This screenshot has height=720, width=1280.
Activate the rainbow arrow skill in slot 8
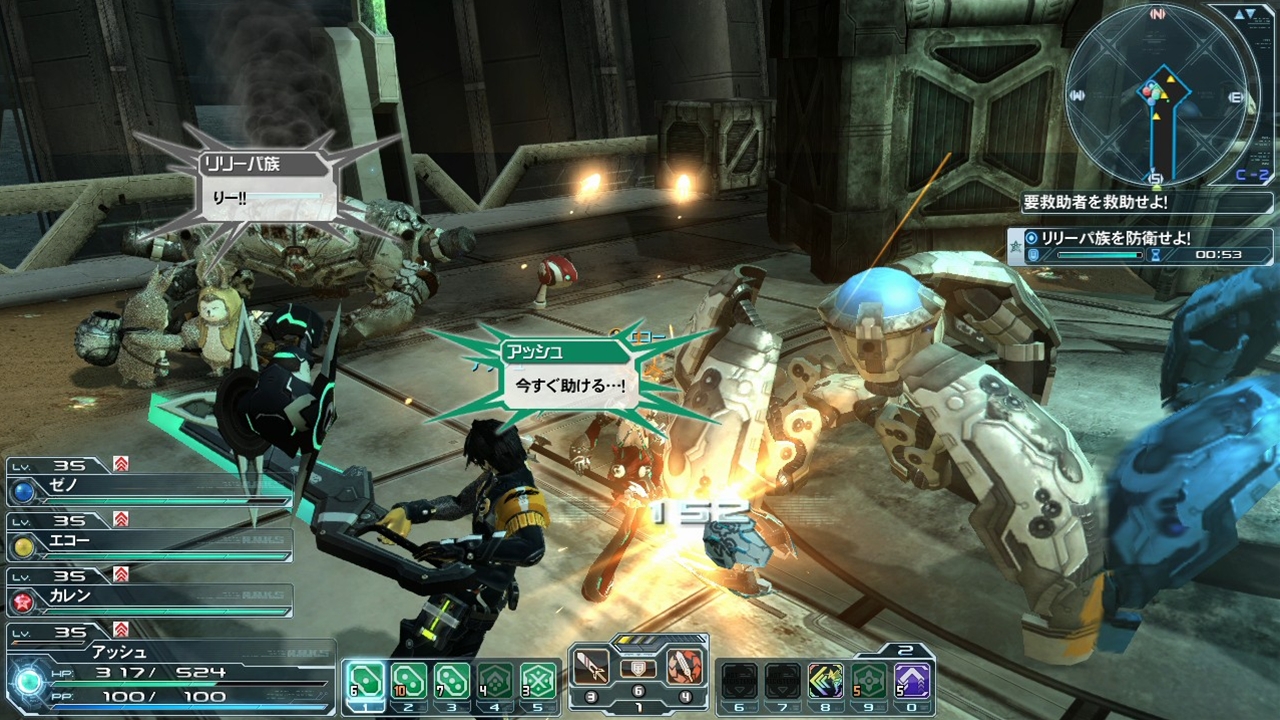click(826, 681)
